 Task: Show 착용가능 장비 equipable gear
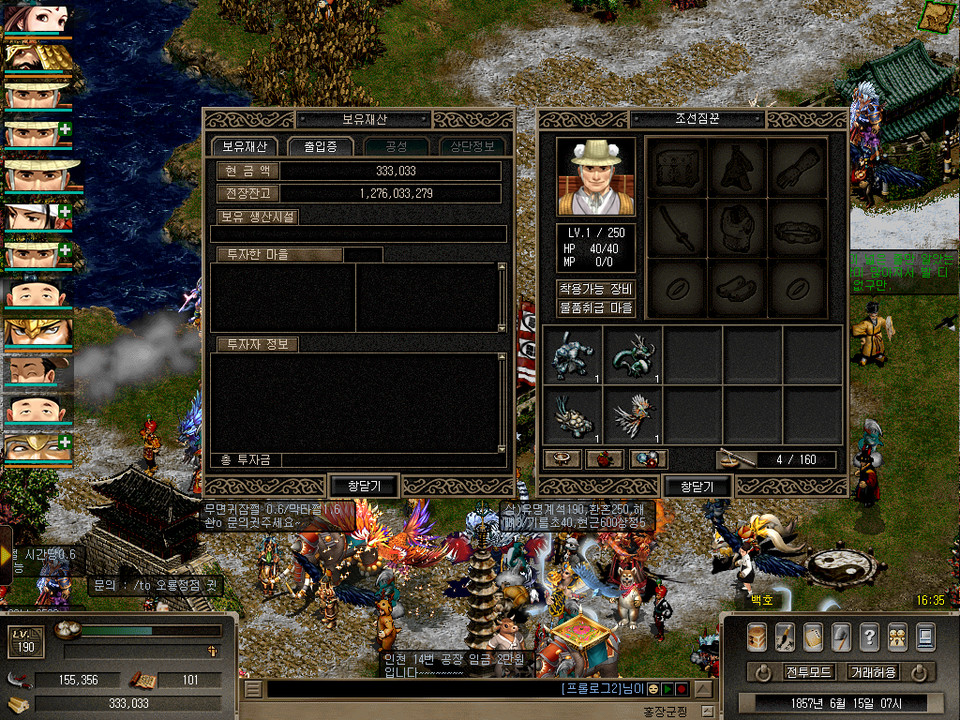[596, 289]
